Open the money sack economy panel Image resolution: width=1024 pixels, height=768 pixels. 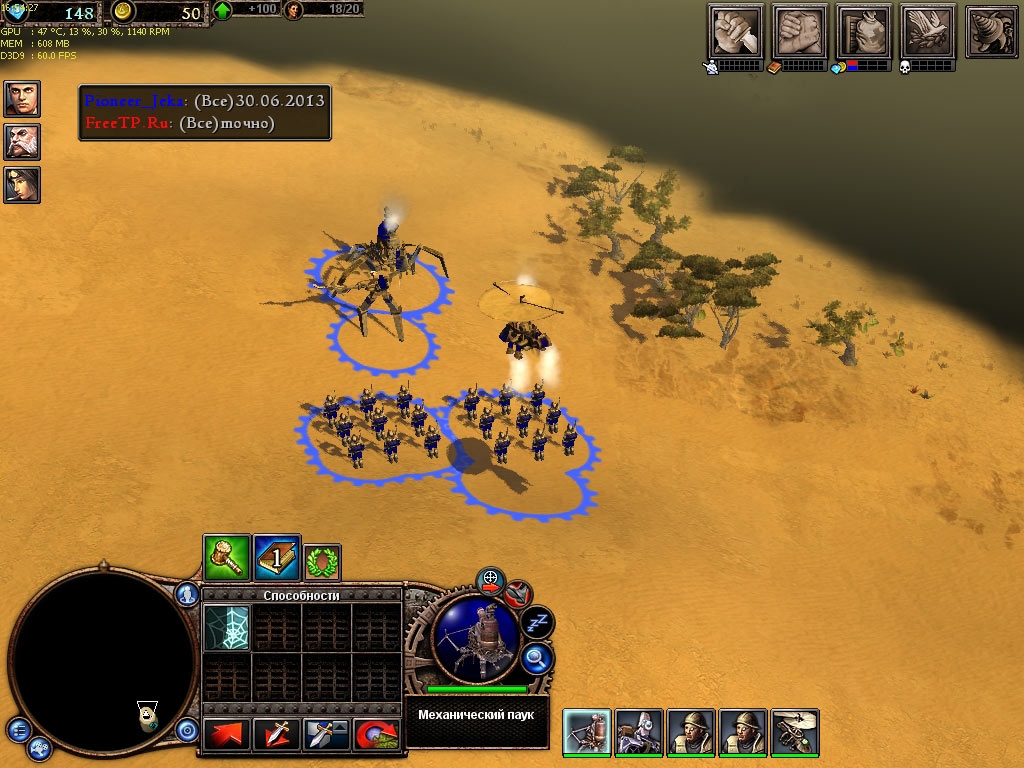tap(864, 31)
